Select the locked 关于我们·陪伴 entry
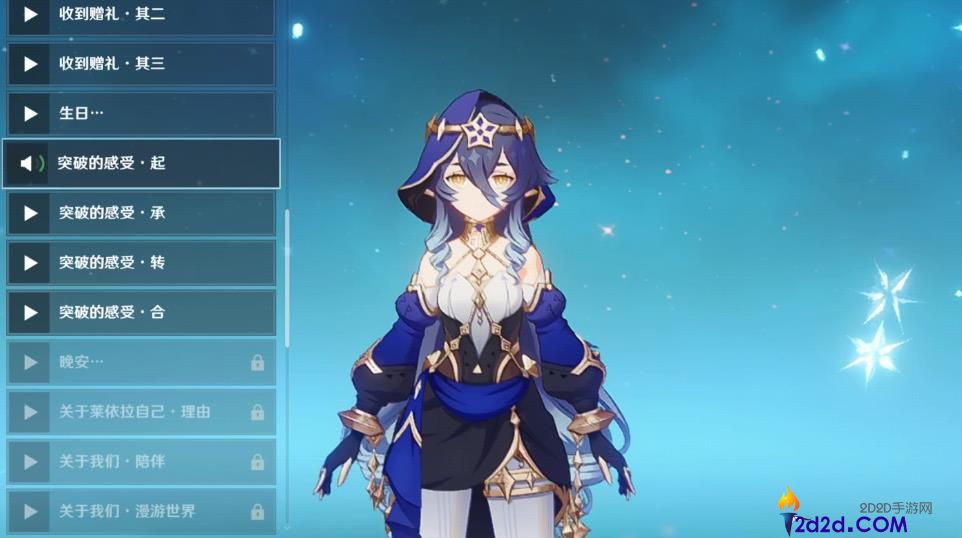 tap(141, 462)
